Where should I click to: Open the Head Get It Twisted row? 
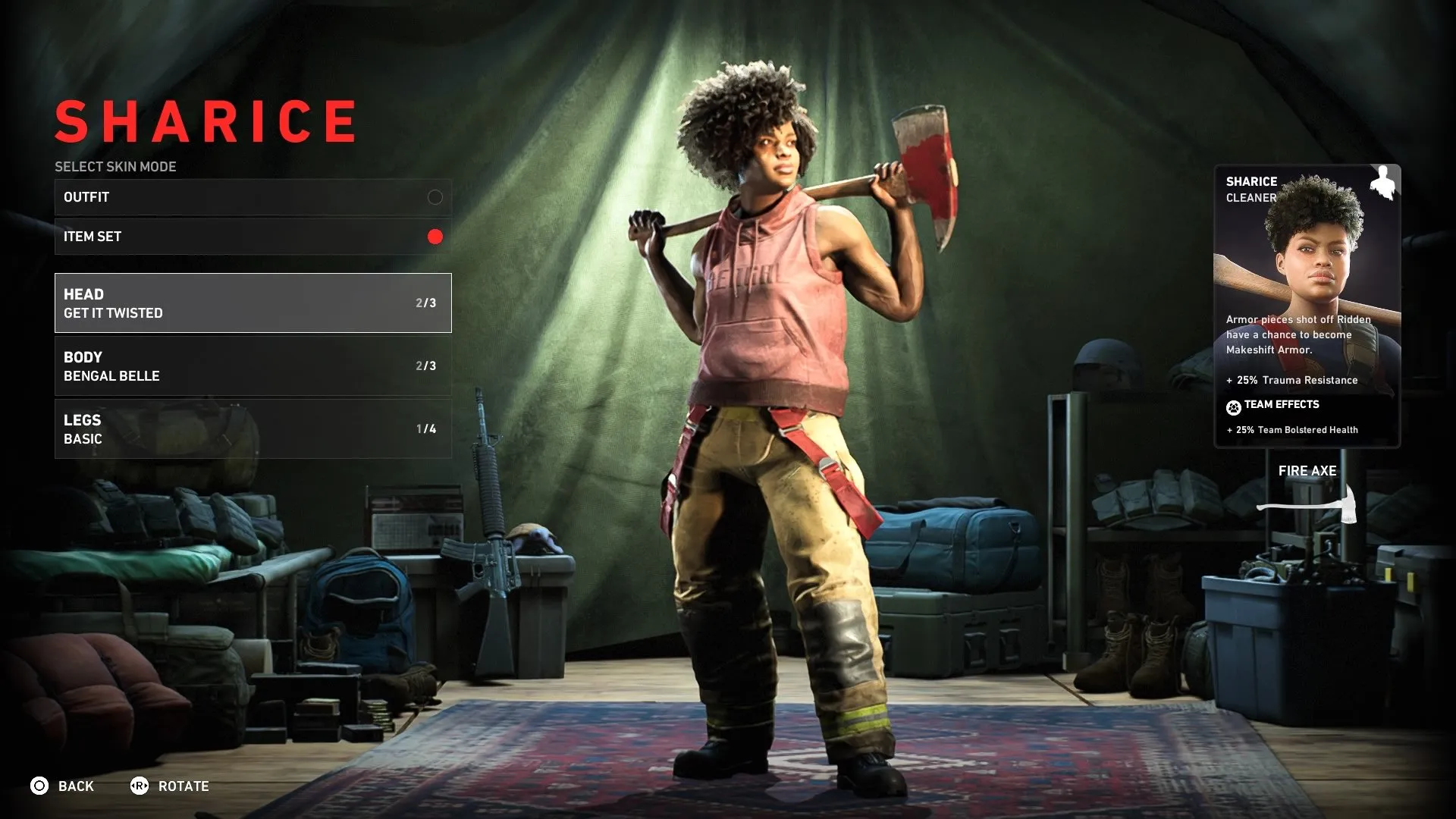point(253,303)
